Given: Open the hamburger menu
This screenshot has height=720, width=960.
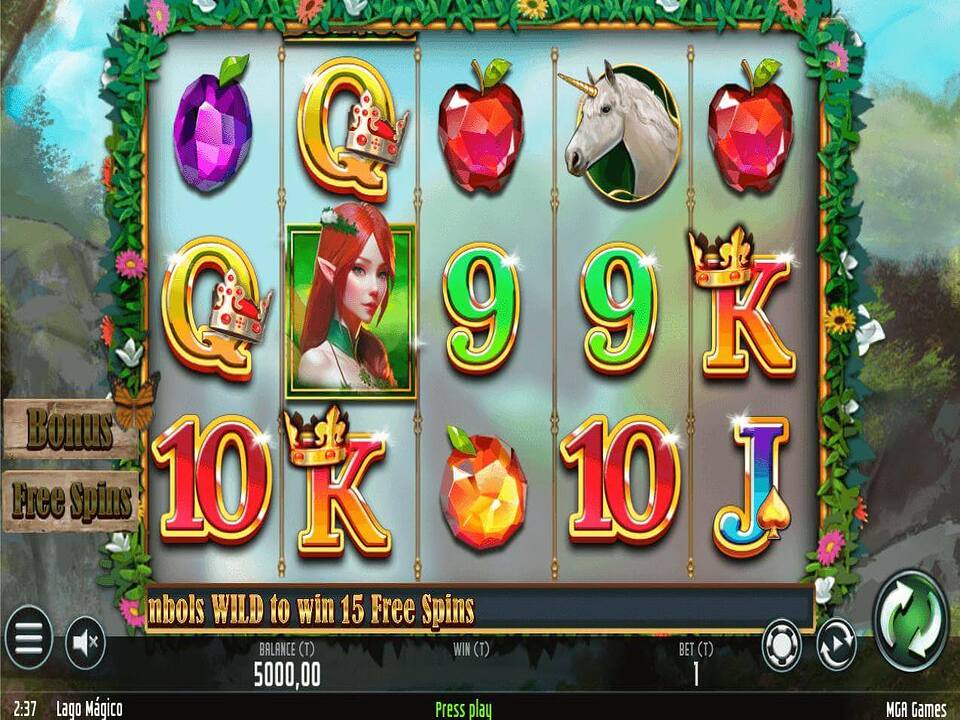Looking at the screenshot, I should (x=28, y=638).
